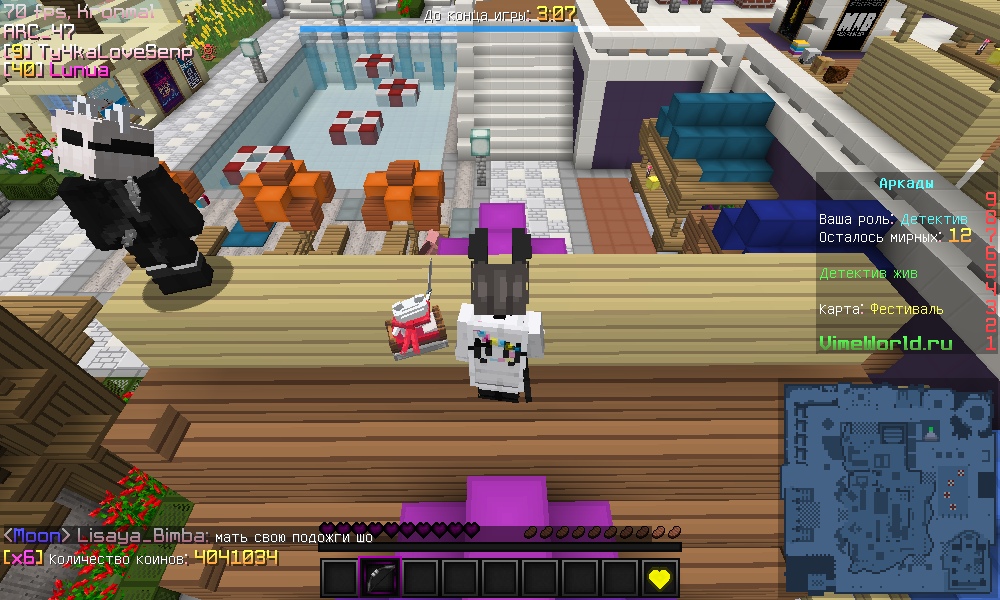Select the bow hotbar slot
The height and width of the screenshot is (600, 1000).
(380, 578)
